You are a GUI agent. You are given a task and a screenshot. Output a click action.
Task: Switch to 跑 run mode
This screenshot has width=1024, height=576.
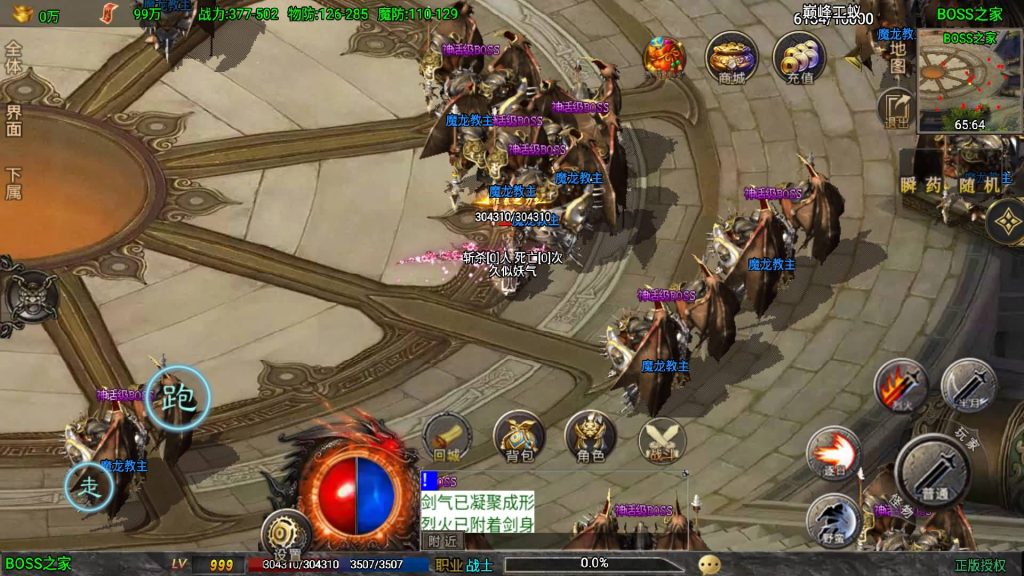(x=178, y=398)
